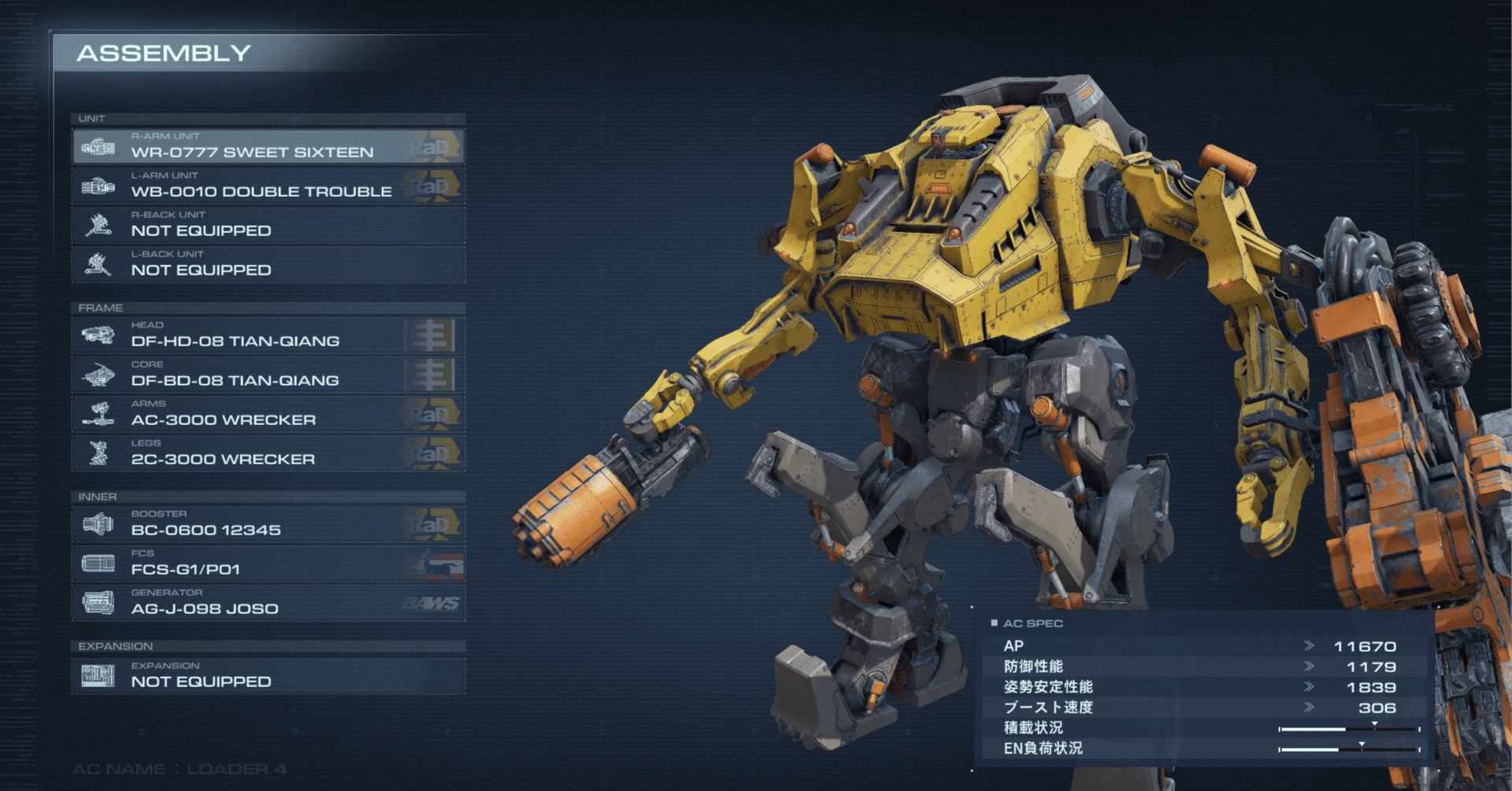Choose the L-ARM UNIT WB-0010 Double Trouble slot

pyautogui.click(x=268, y=186)
